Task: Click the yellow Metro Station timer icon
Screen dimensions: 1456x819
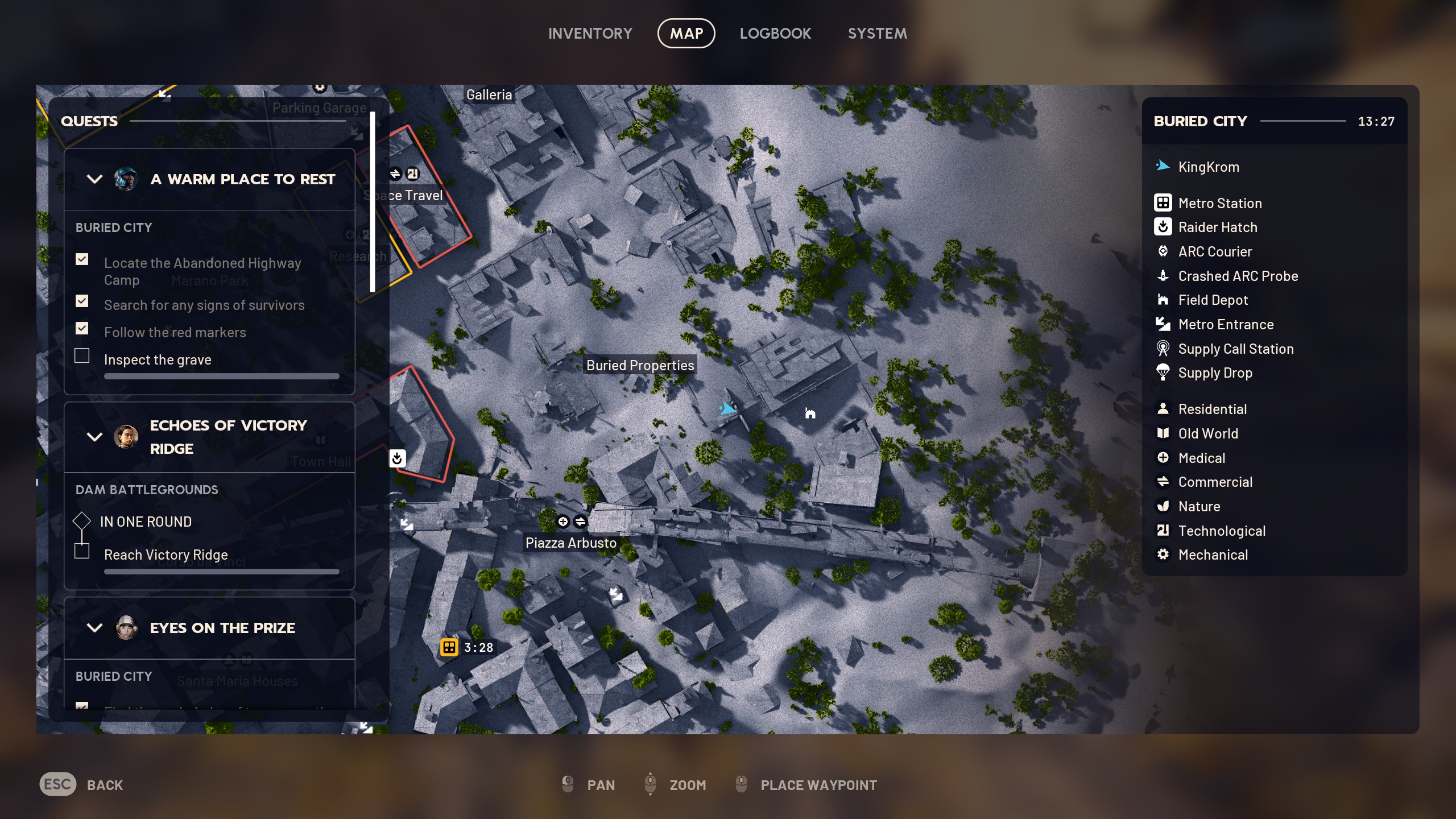Action: [449, 647]
